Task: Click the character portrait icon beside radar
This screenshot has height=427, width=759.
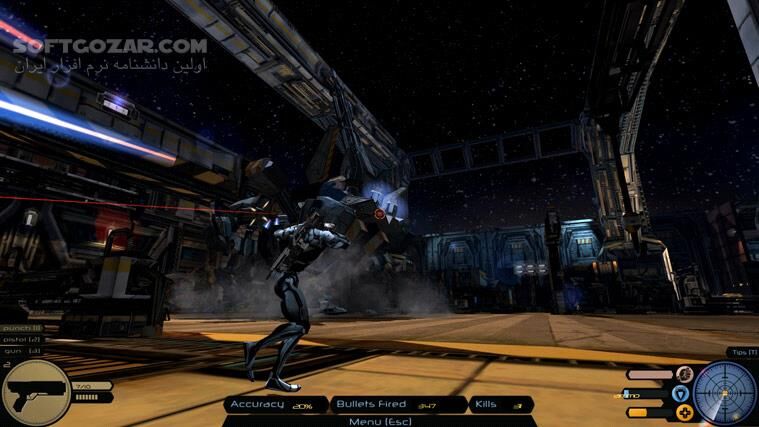Action: coord(685,374)
